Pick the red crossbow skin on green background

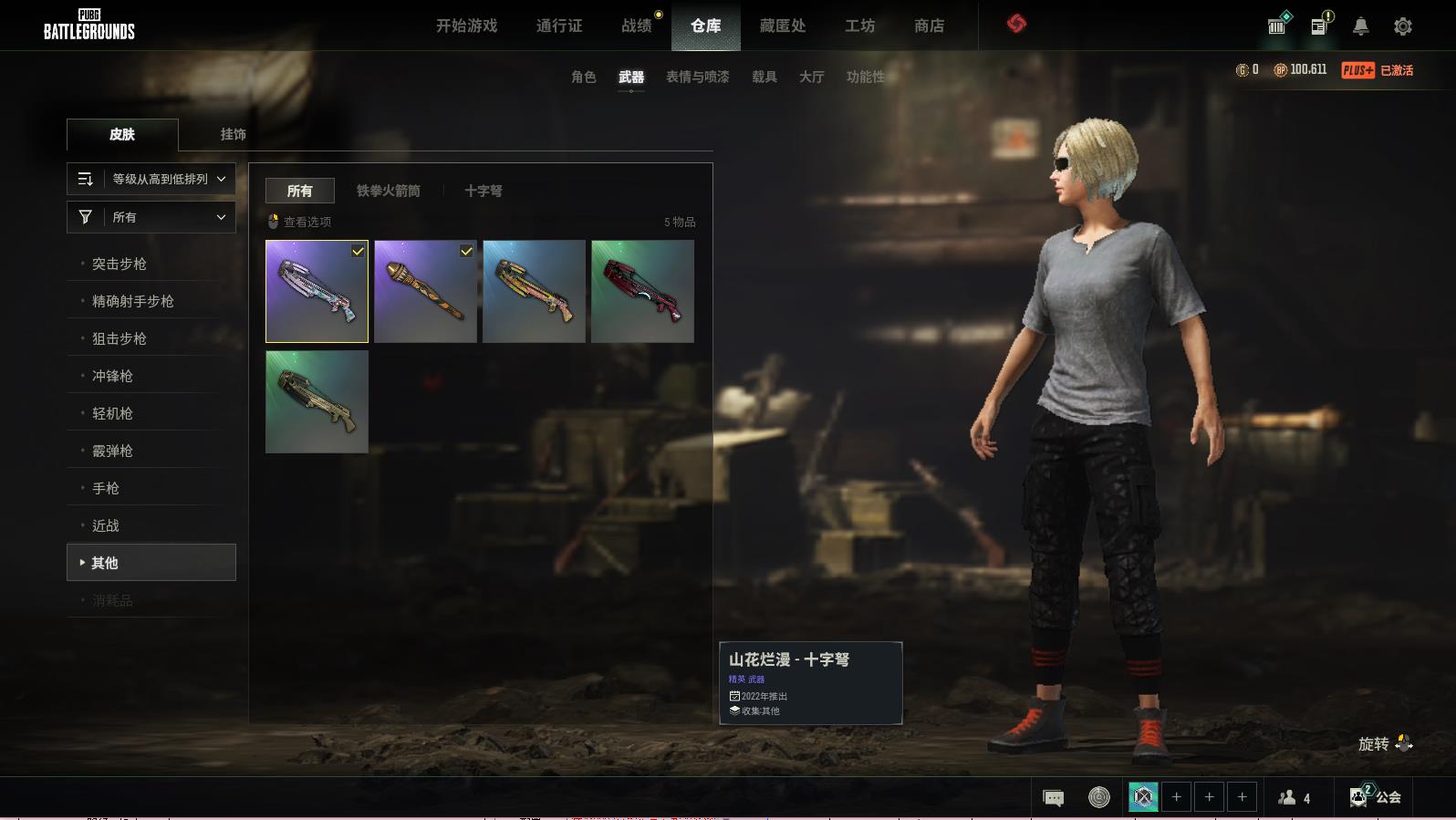point(642,292)
